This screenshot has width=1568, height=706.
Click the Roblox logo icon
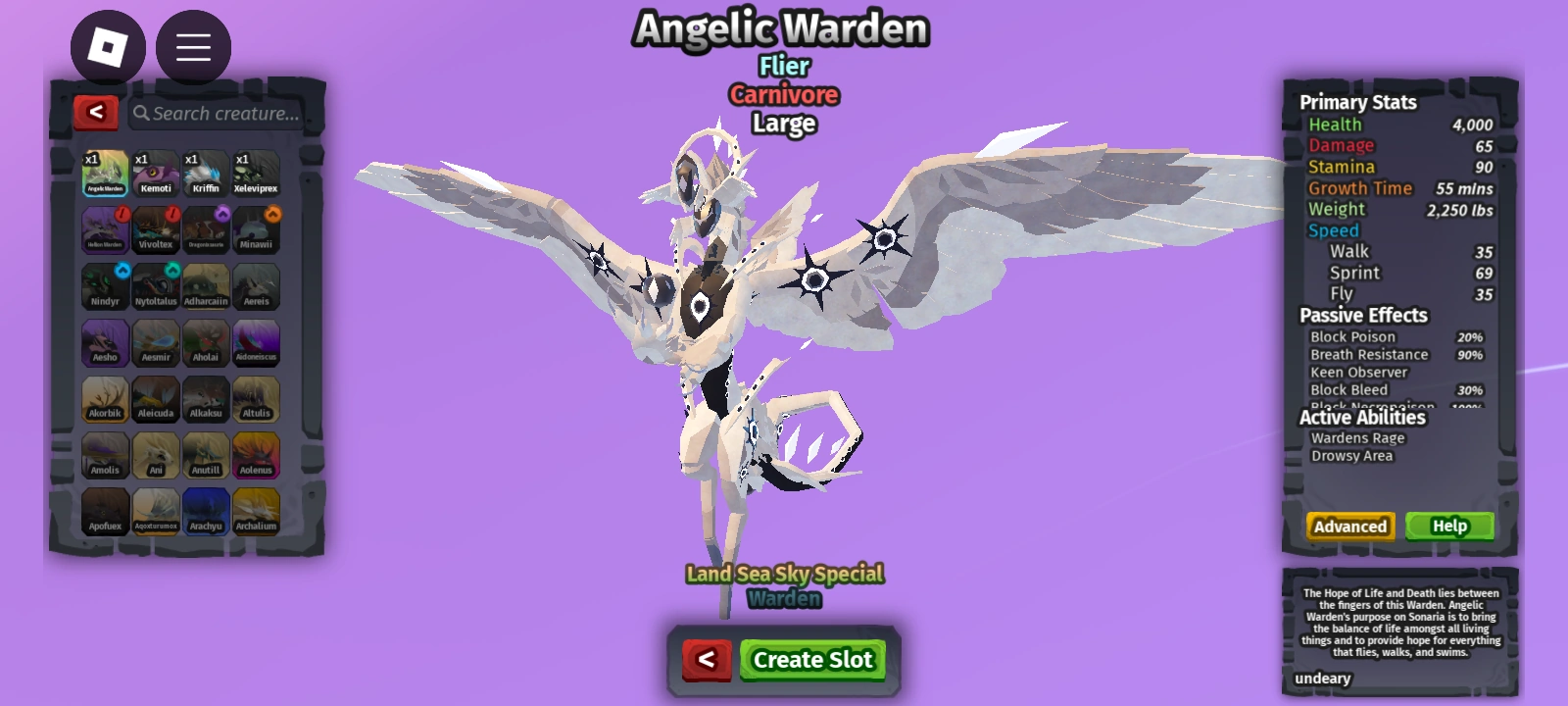(108, 46)
